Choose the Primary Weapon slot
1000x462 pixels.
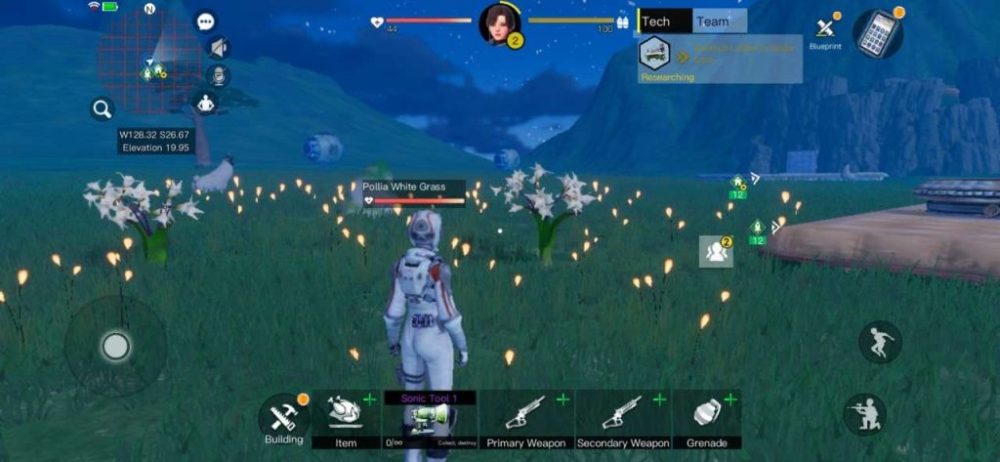(x=525, y=418)
